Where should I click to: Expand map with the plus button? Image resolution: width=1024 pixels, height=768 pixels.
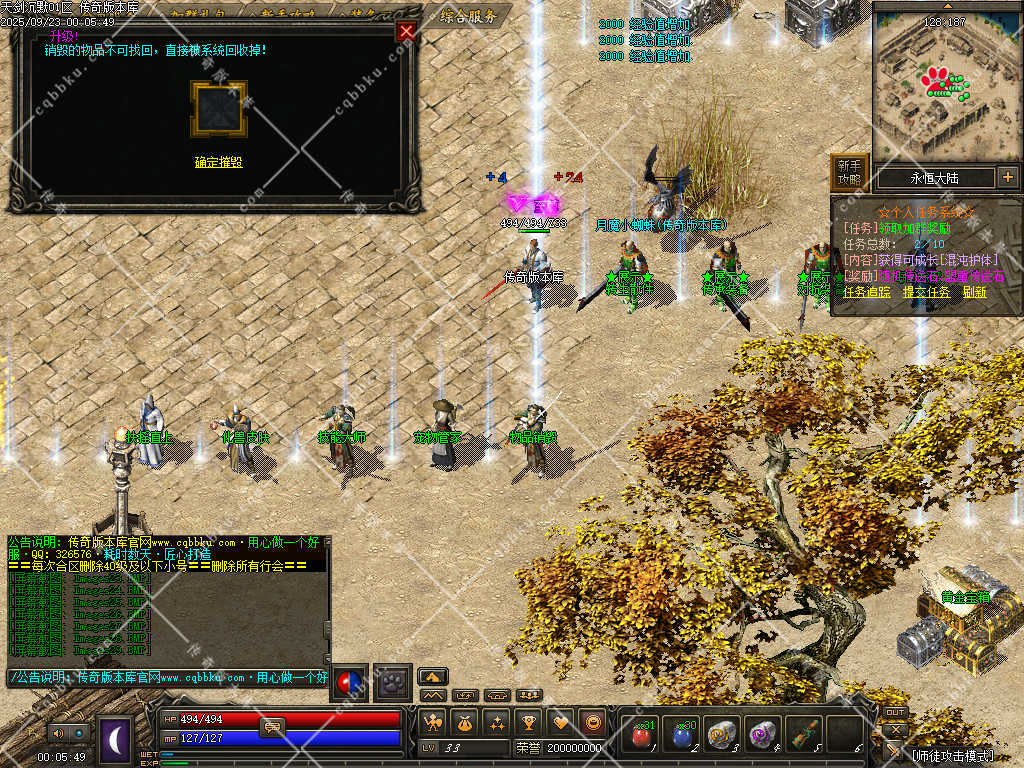pyautogui.click(x=1007, y=178)
